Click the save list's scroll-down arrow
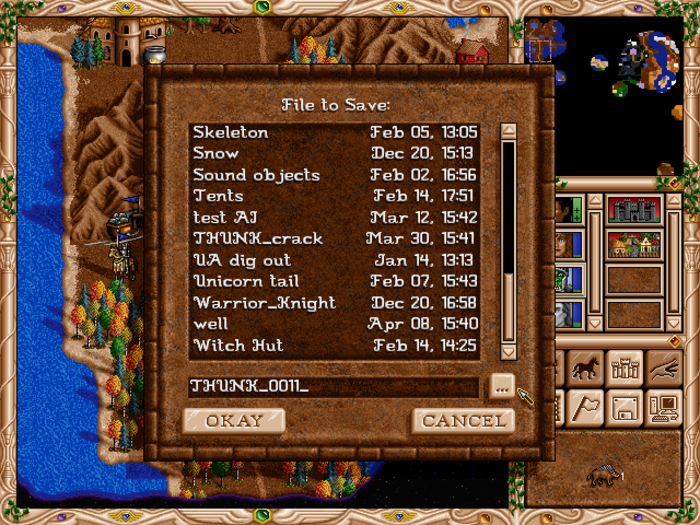The height and width of the screenshot is (525, 700). tap(508, 350)
